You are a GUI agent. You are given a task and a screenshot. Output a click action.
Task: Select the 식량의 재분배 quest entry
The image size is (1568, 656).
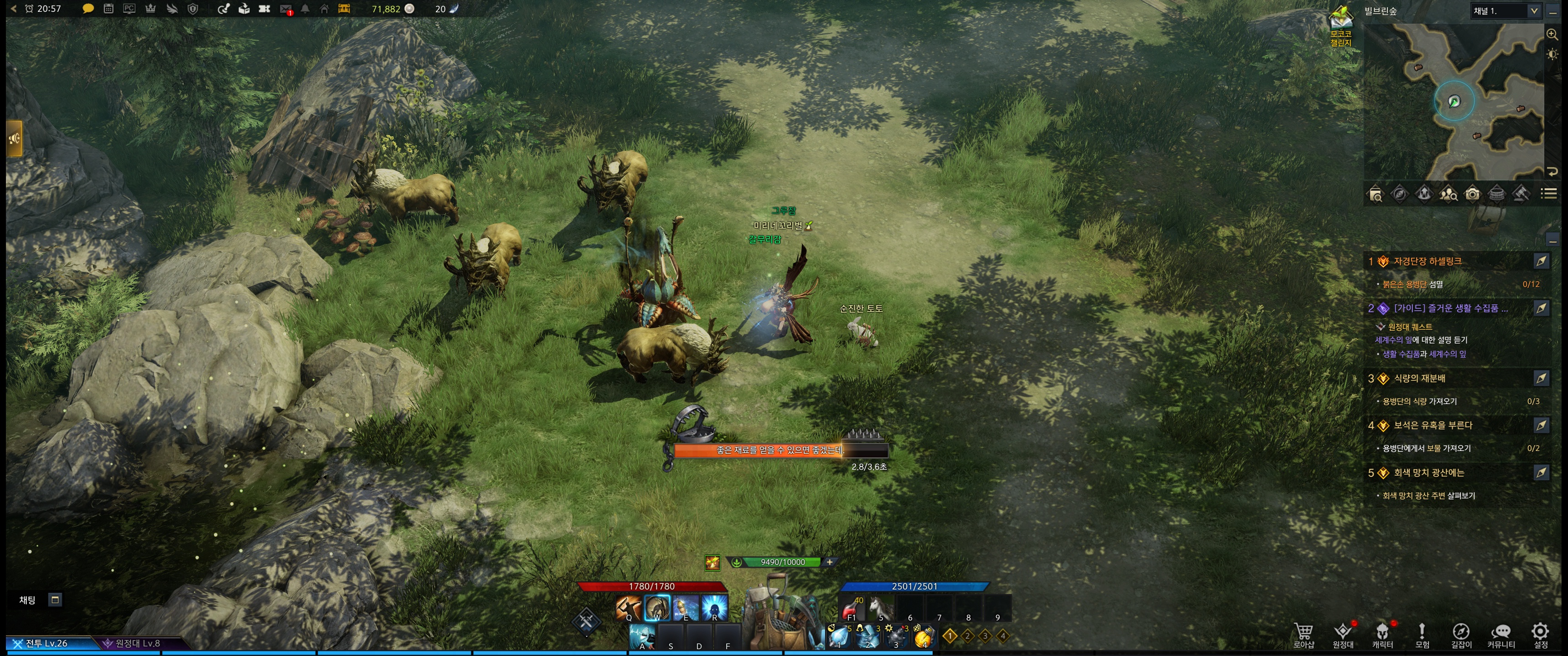[1419, 379]
